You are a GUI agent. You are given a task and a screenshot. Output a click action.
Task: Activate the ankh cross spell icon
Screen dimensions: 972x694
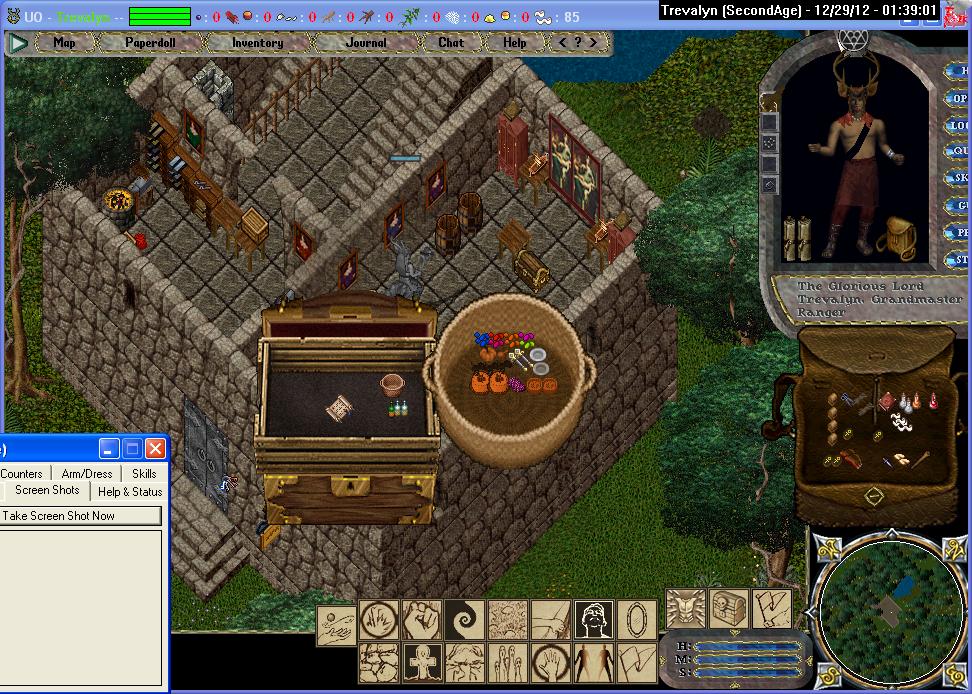pyautogui.click(x=421, y=662)
